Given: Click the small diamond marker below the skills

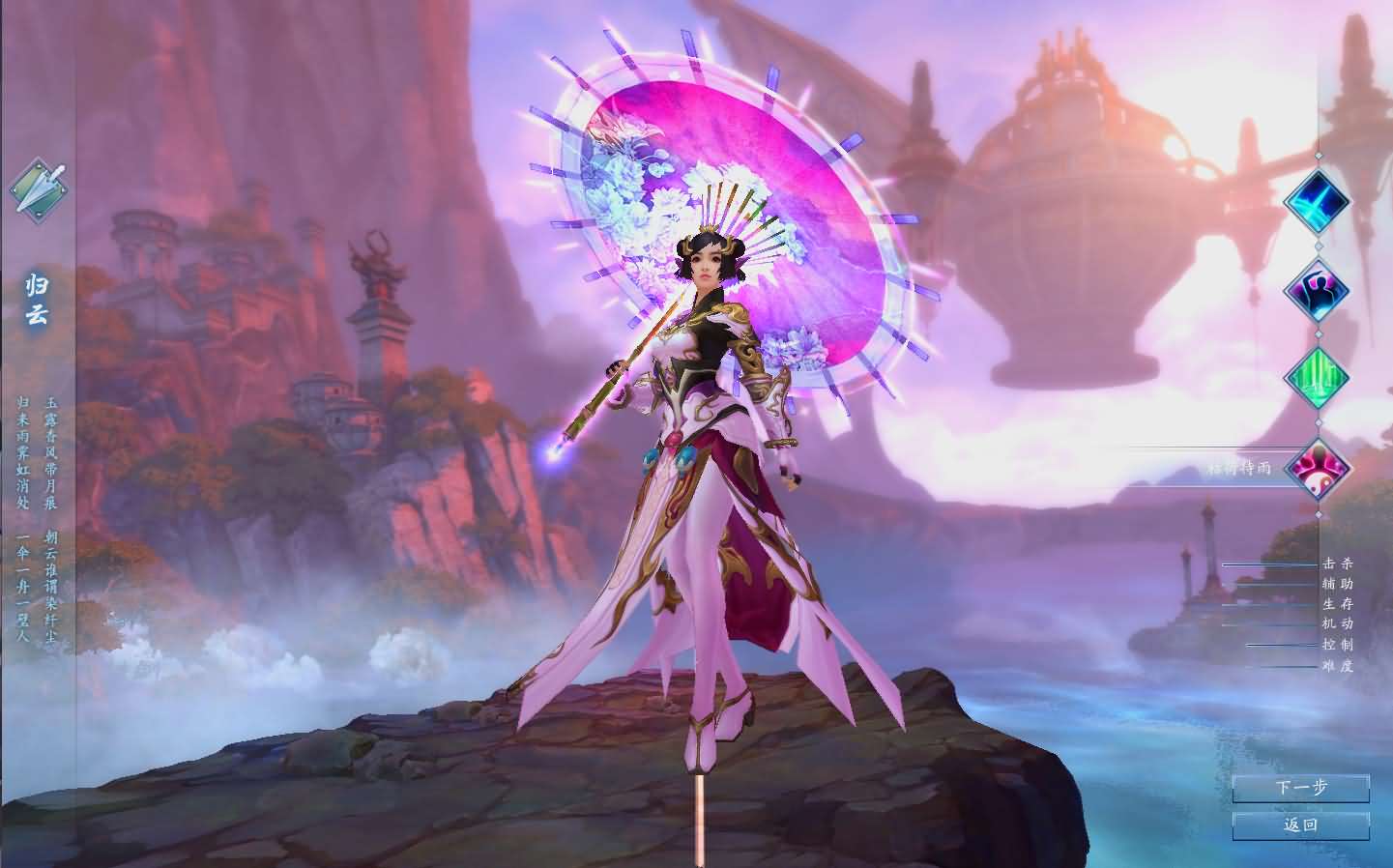Looking at the screenshot, I should [1320, 514].
